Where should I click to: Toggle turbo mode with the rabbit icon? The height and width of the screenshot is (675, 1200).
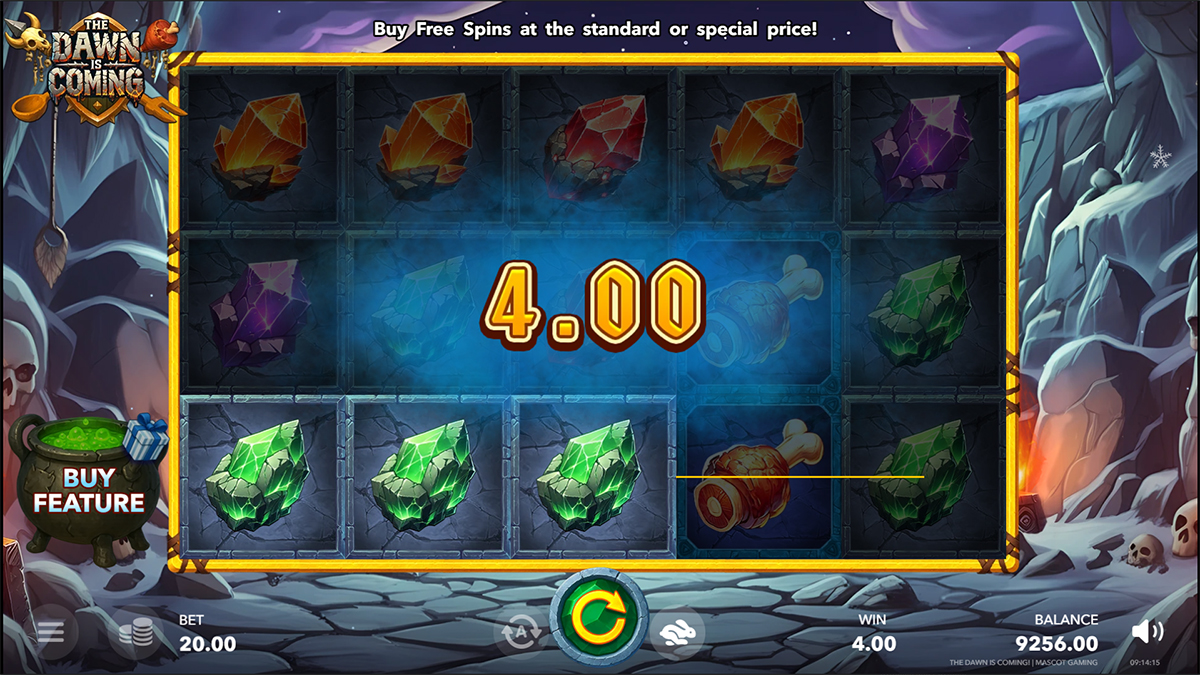click(x=677, y=632)
